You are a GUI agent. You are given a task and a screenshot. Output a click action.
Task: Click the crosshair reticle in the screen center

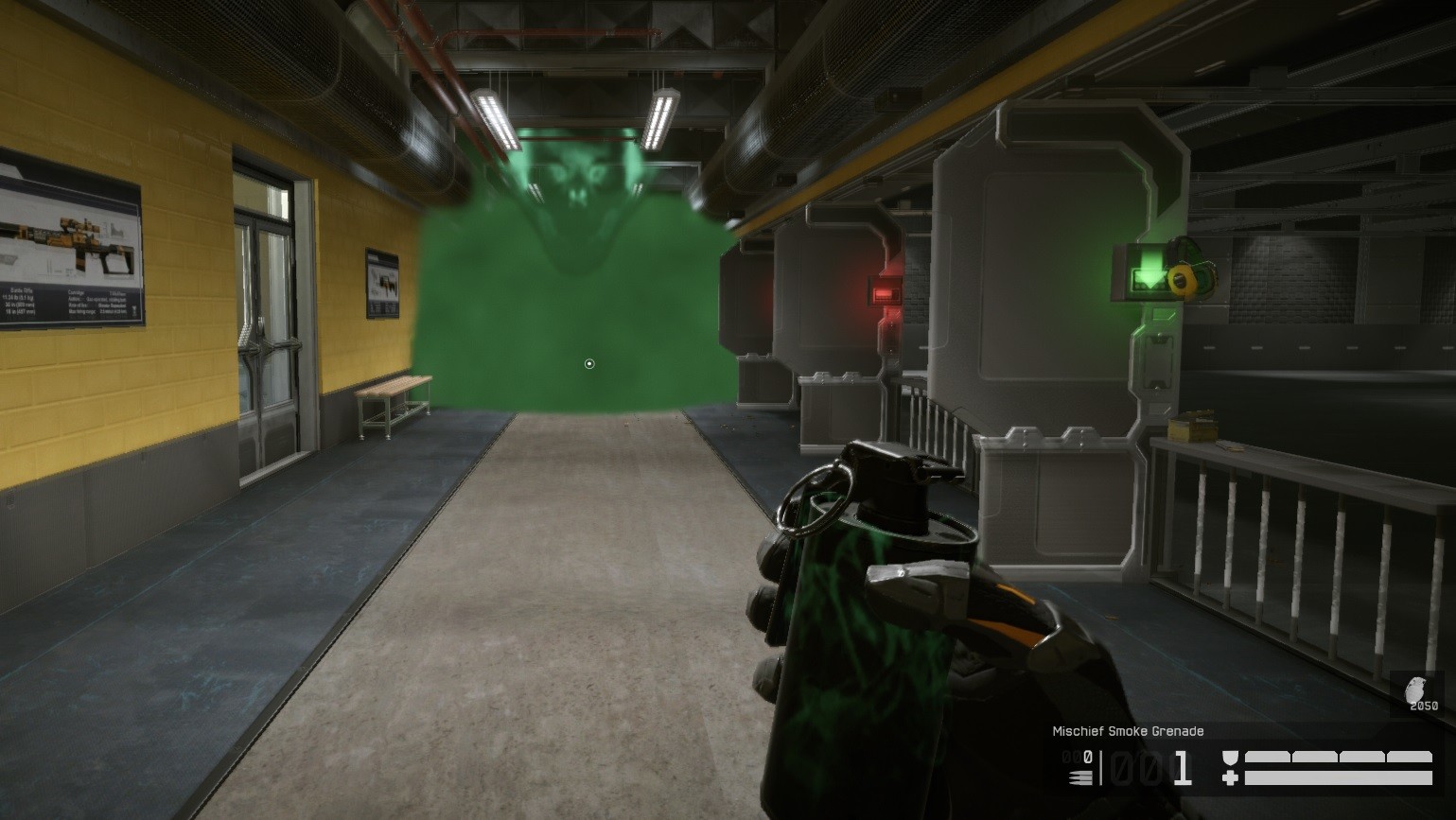click(x=589, y=362)
